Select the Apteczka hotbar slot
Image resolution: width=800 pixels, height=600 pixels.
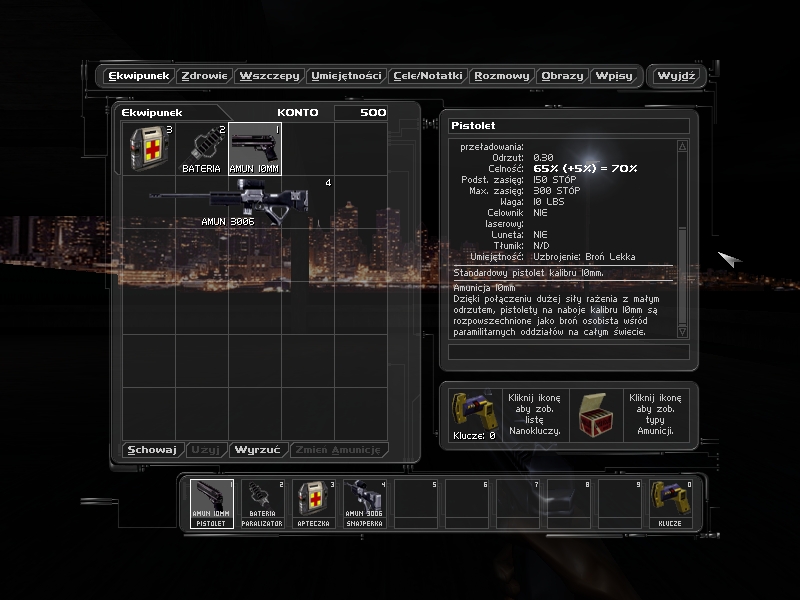point(313,504)
